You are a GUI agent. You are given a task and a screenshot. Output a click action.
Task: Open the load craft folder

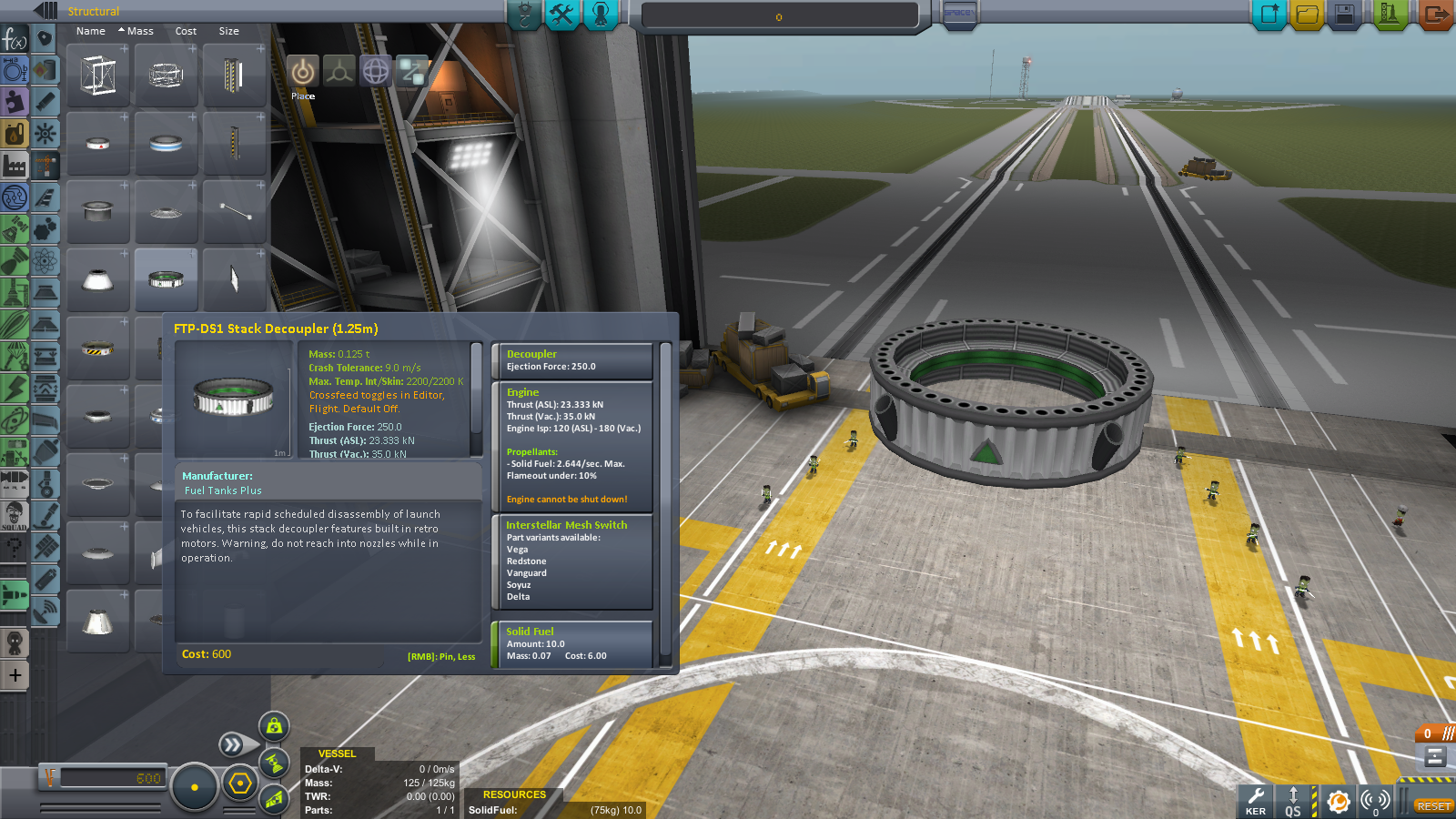pos(1308,15)
